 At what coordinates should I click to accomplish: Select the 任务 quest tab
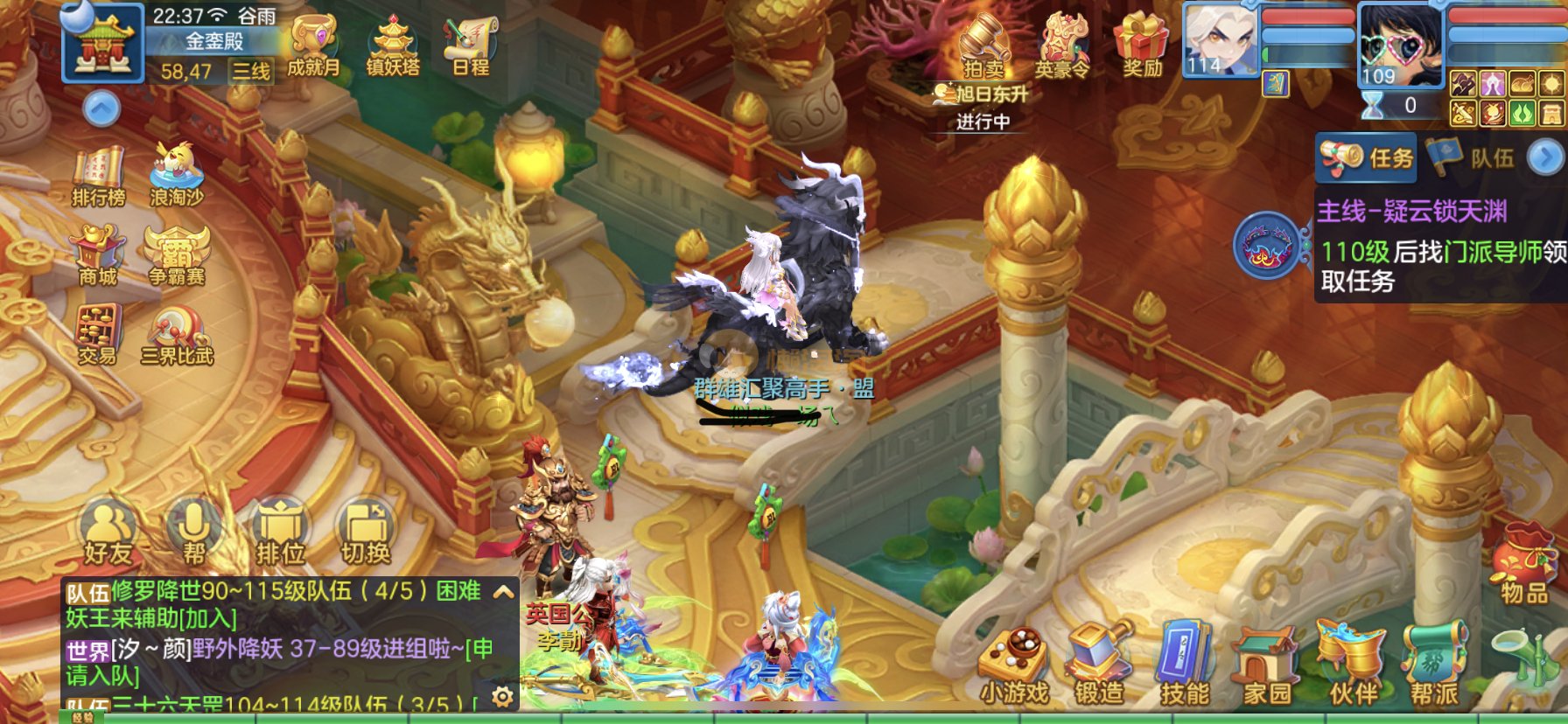pos(1368,157)
